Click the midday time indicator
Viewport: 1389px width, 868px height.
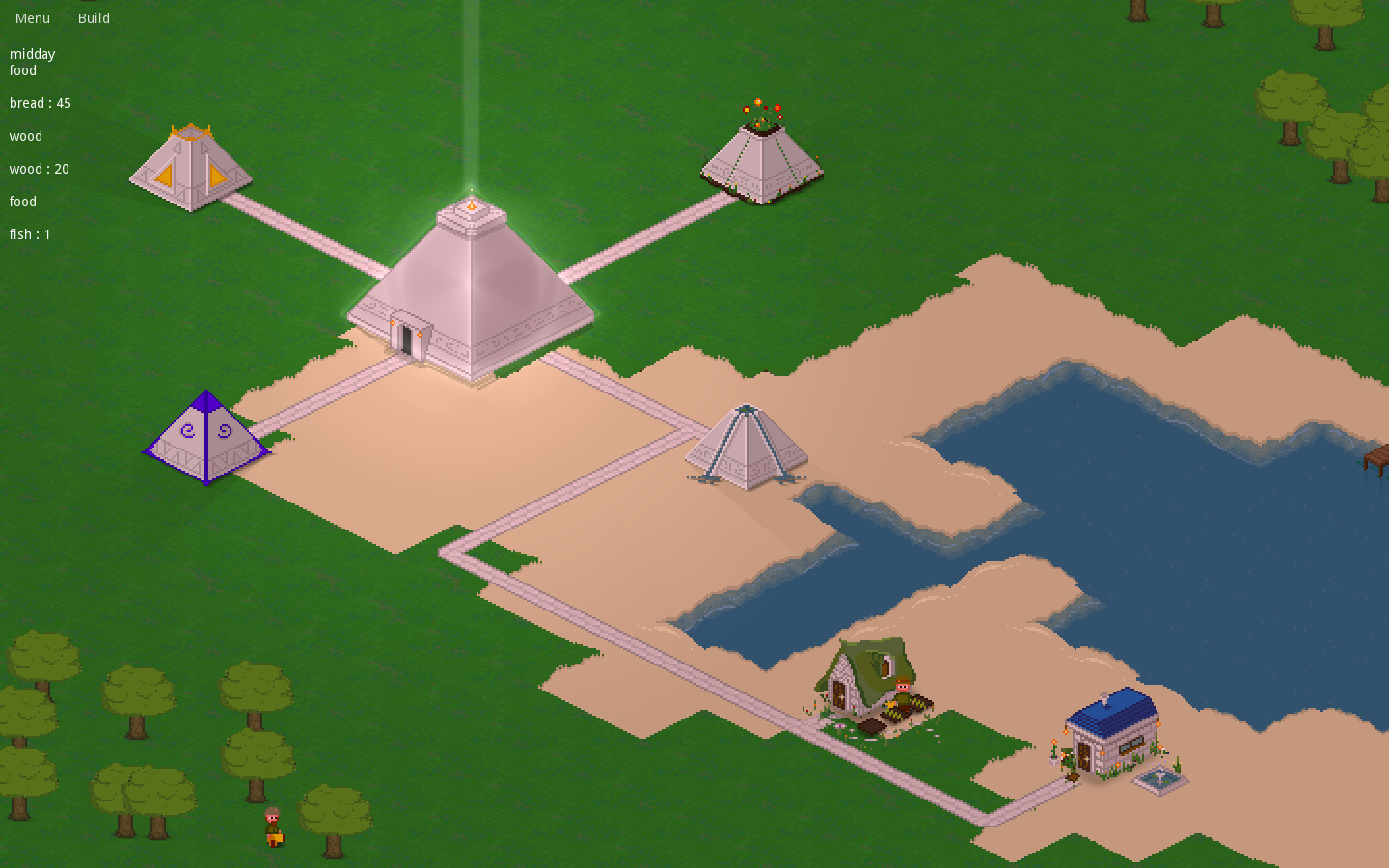click(x=32, y=54)
